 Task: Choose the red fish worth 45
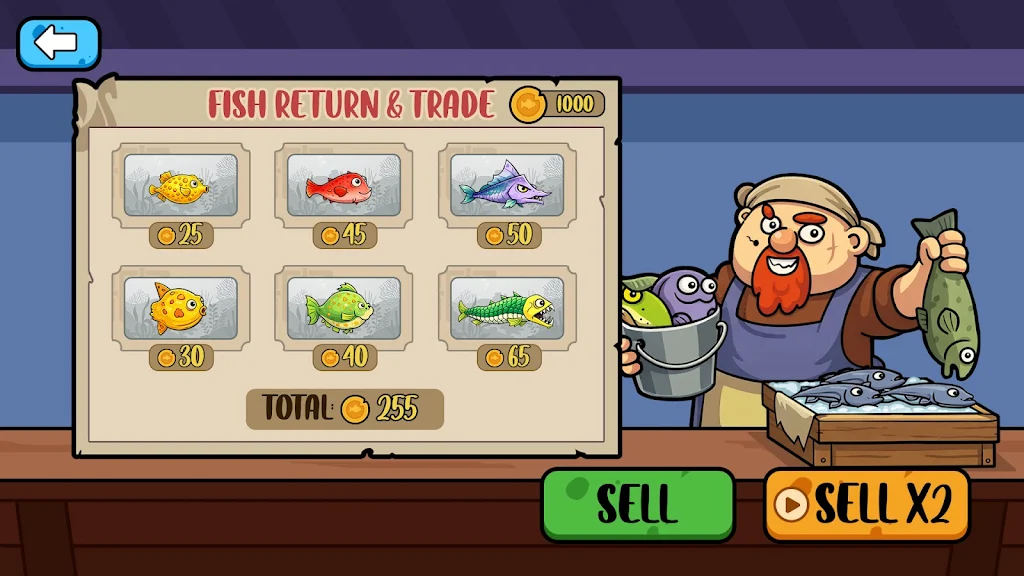343,185
